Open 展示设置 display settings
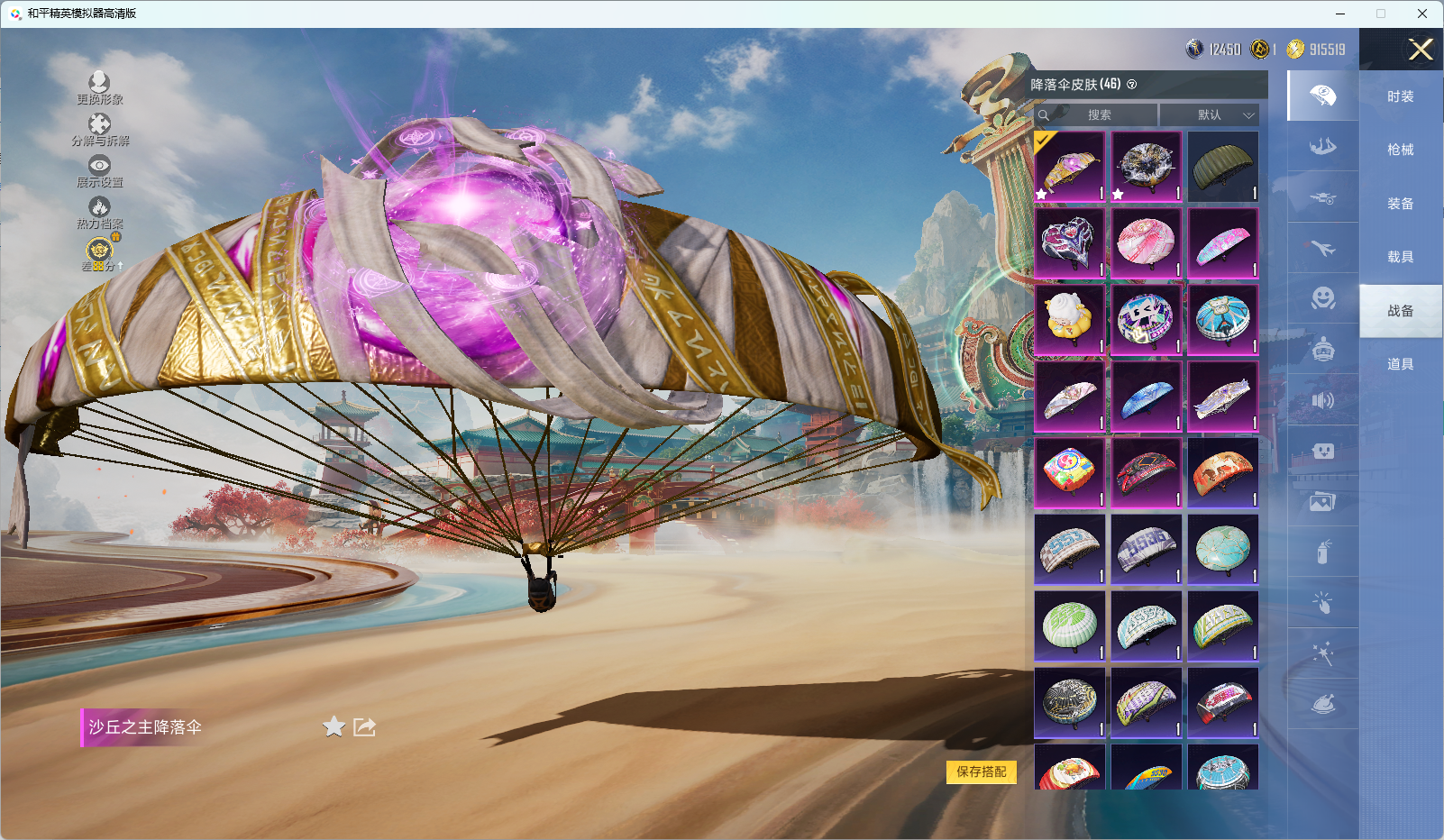Screen dimensions: 1444x840 pyautogui.click(x=99, y=171)
